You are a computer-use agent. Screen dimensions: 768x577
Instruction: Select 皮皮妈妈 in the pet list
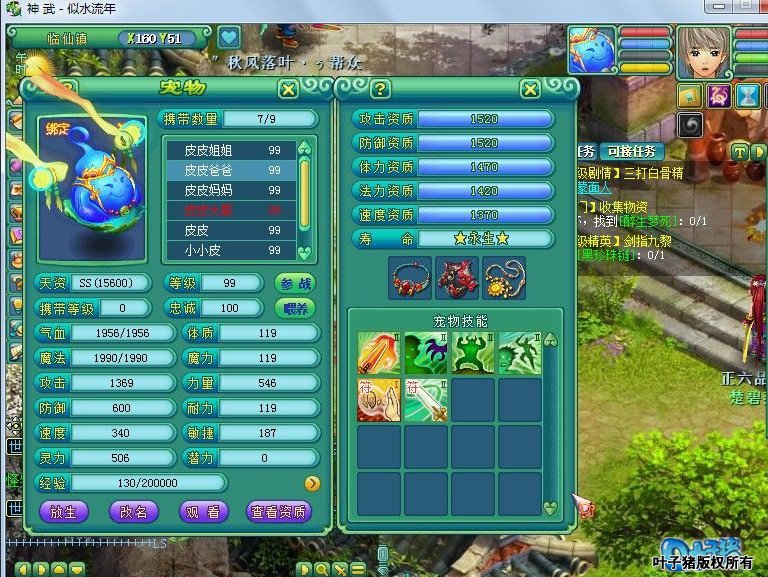214,190
